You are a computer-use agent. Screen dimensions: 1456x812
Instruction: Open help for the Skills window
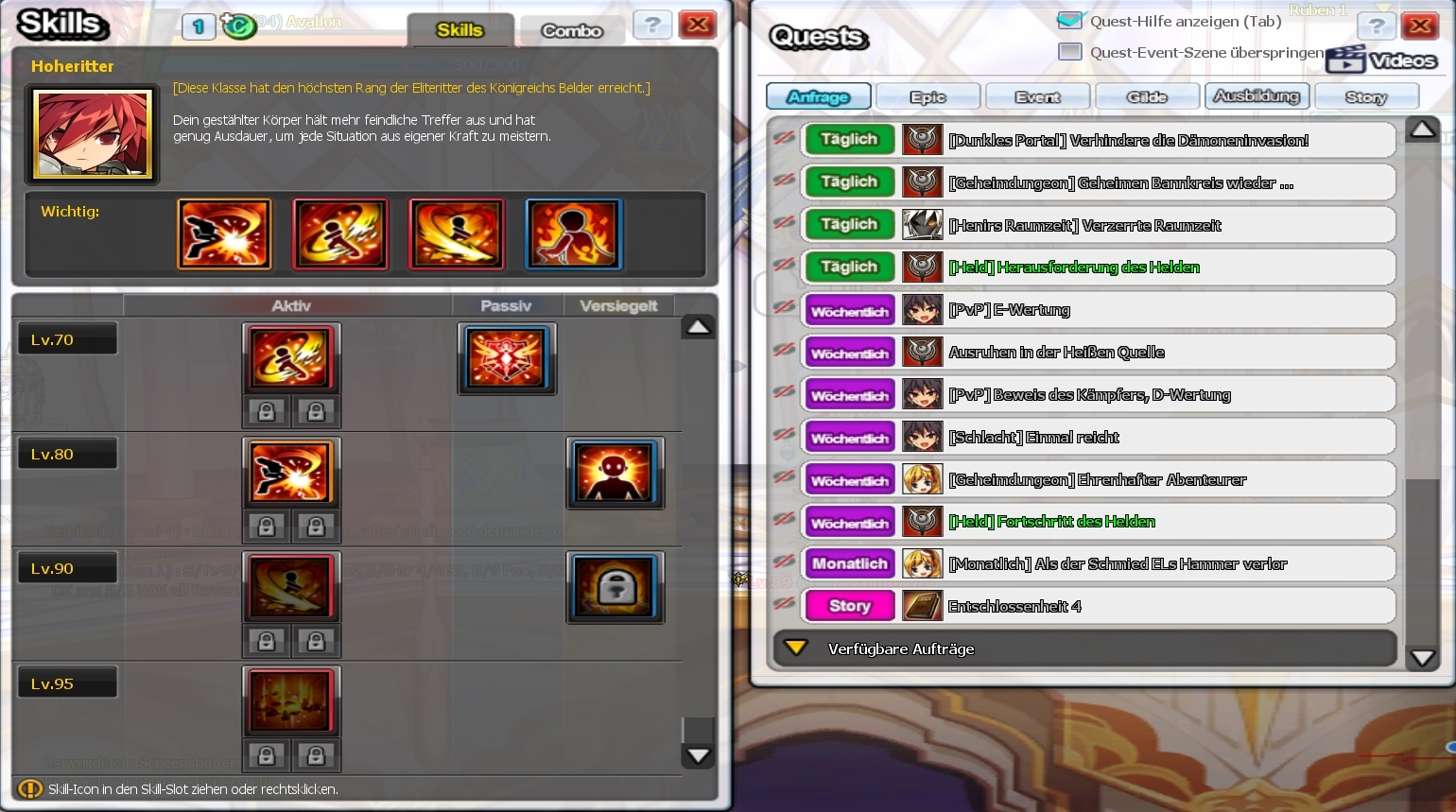pyautogui.click(x=652, y=25)
